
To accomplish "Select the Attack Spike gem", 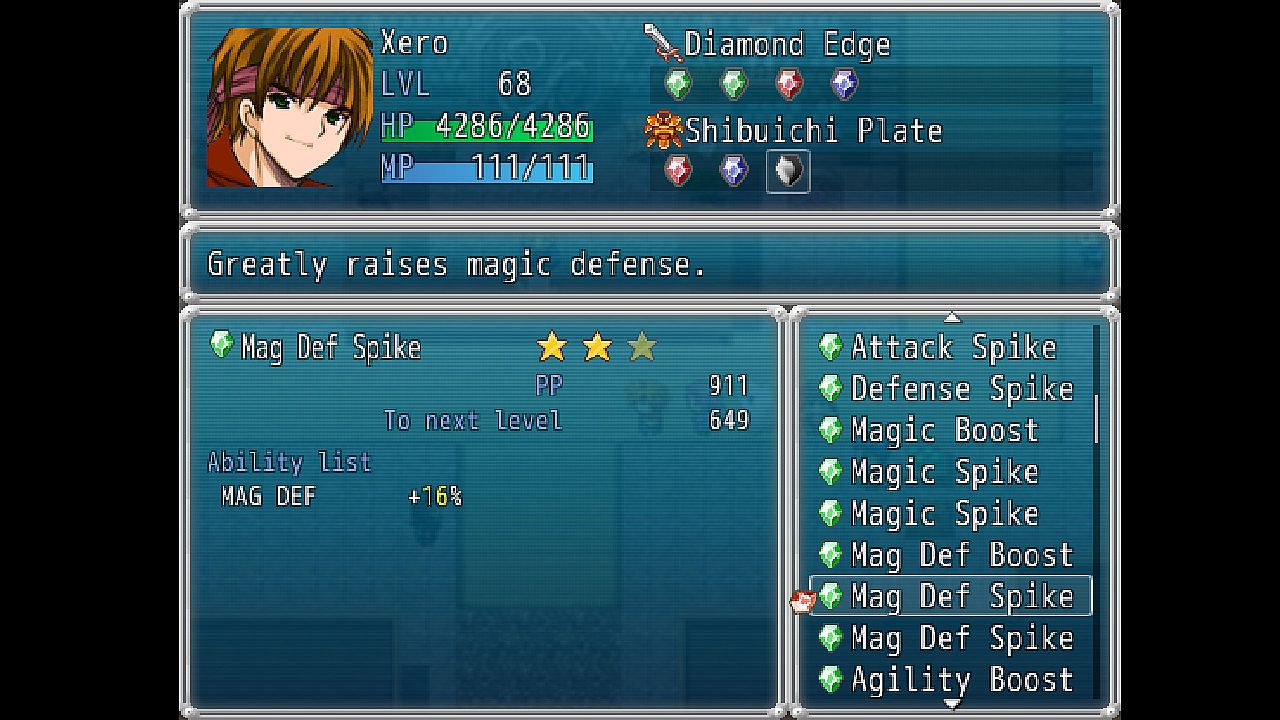I will click(951, 348).
